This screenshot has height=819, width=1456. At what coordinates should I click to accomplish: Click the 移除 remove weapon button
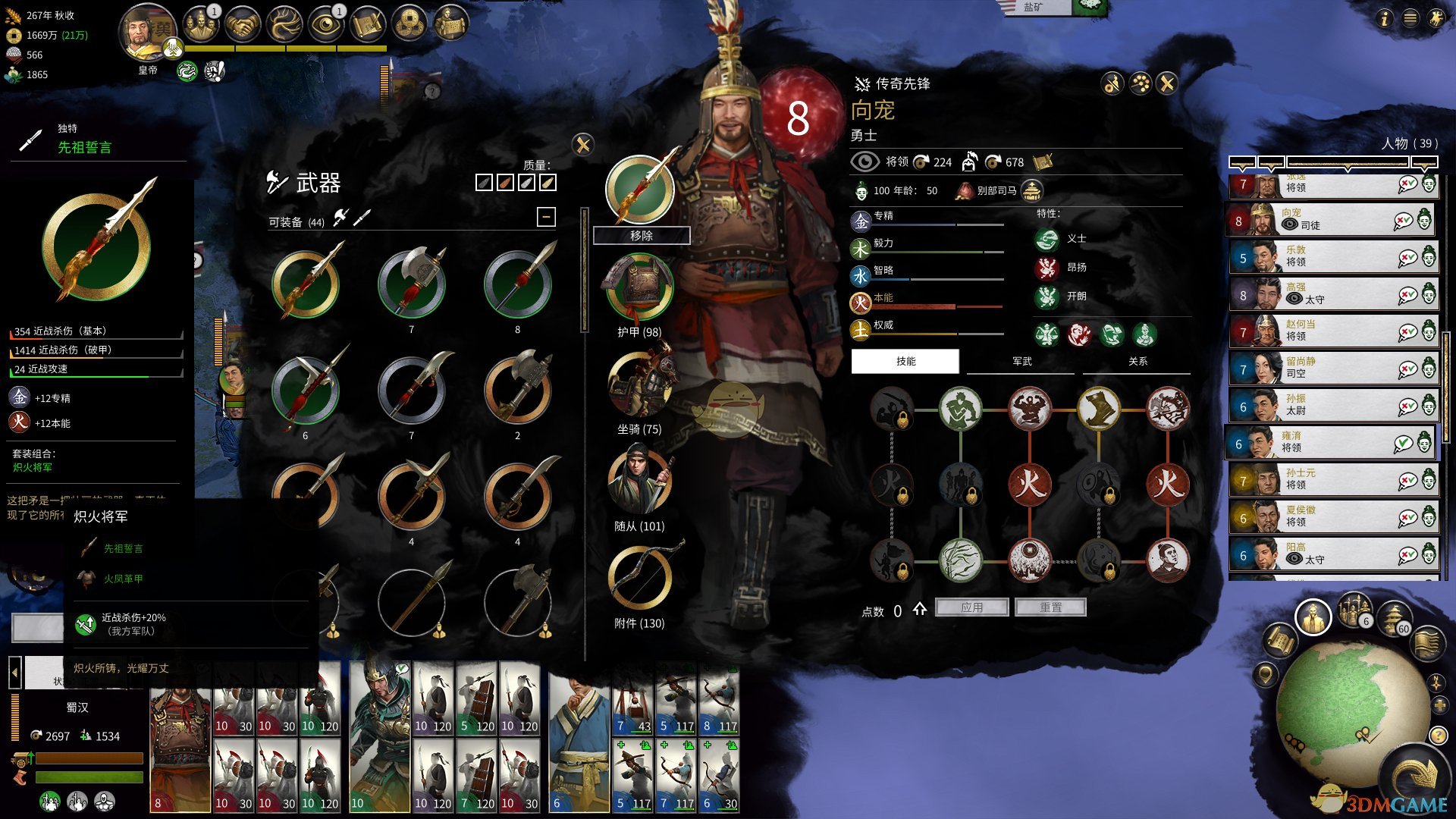(x=641, y=236)
